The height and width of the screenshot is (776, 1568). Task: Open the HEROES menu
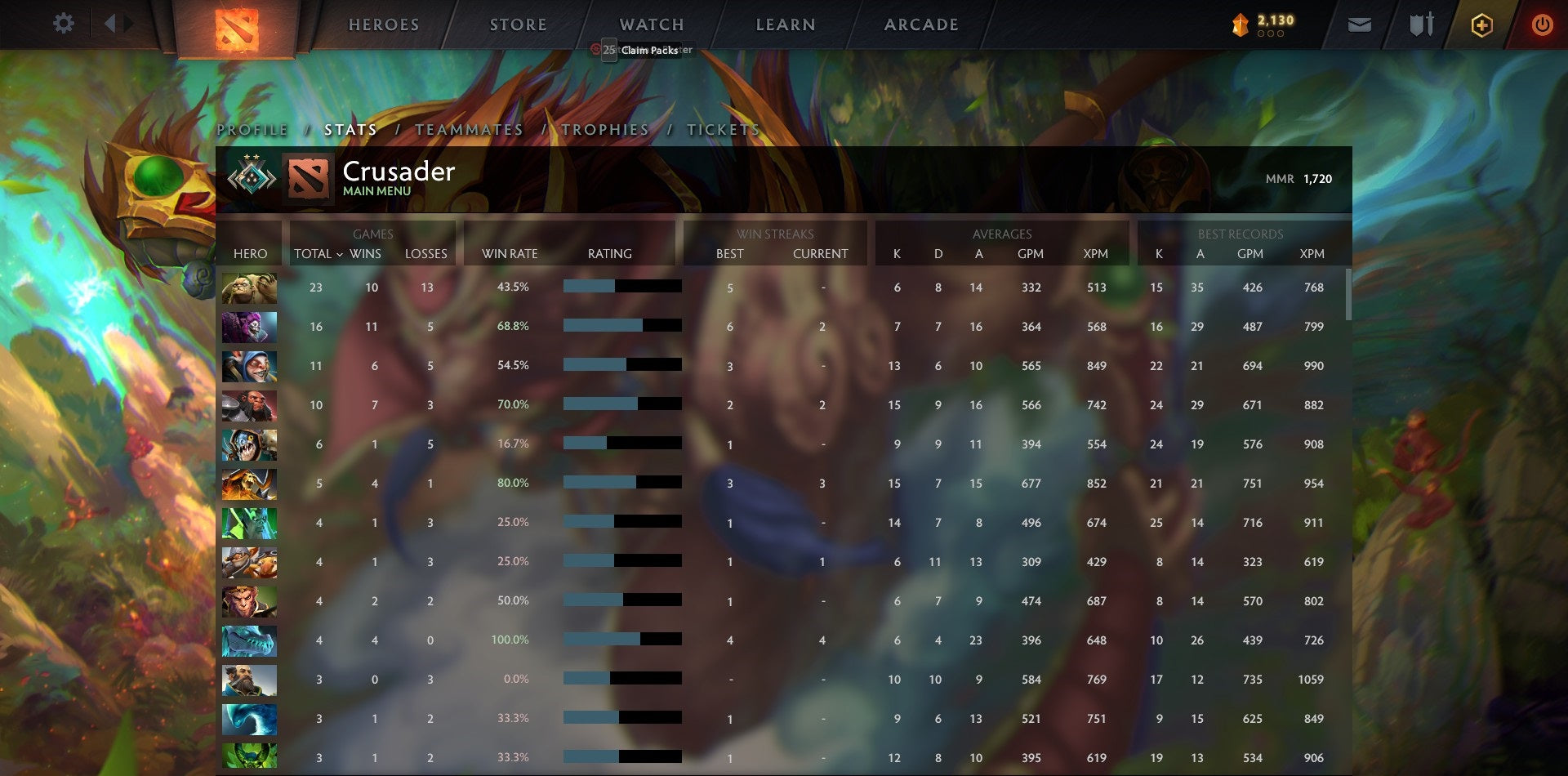point(384,25)
